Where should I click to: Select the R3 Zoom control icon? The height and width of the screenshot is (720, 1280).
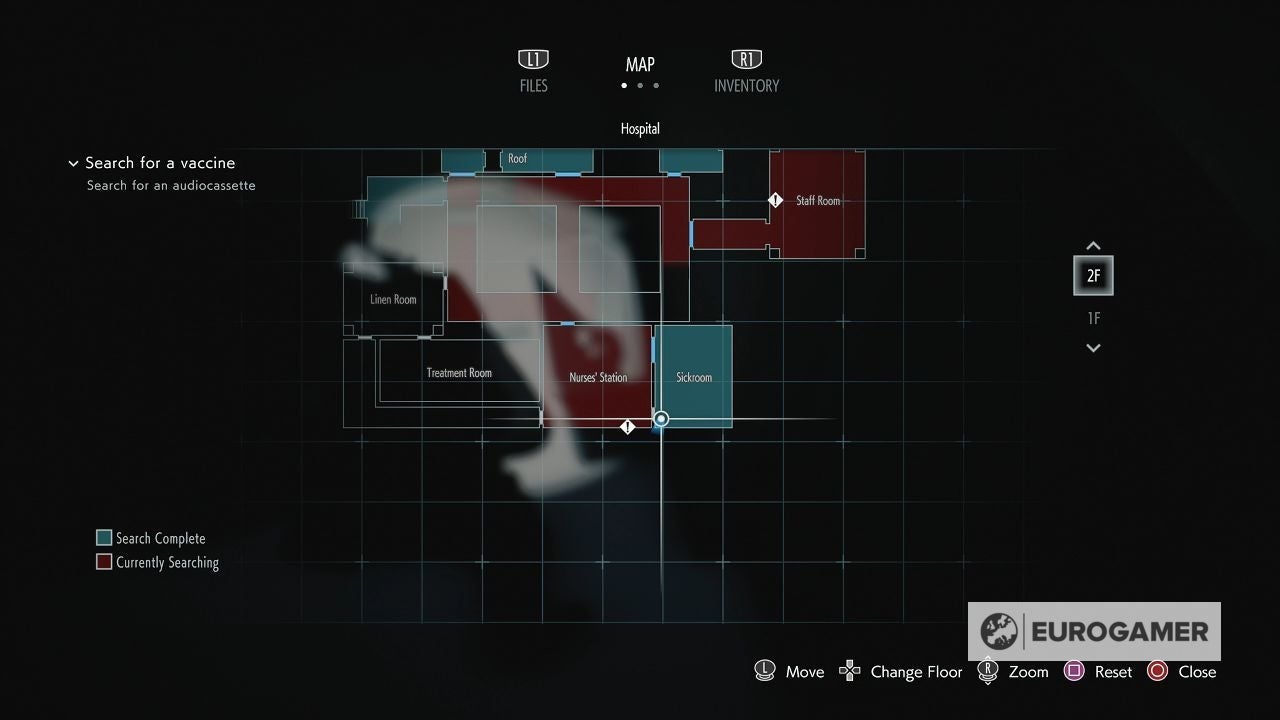(x=987, y=671)
